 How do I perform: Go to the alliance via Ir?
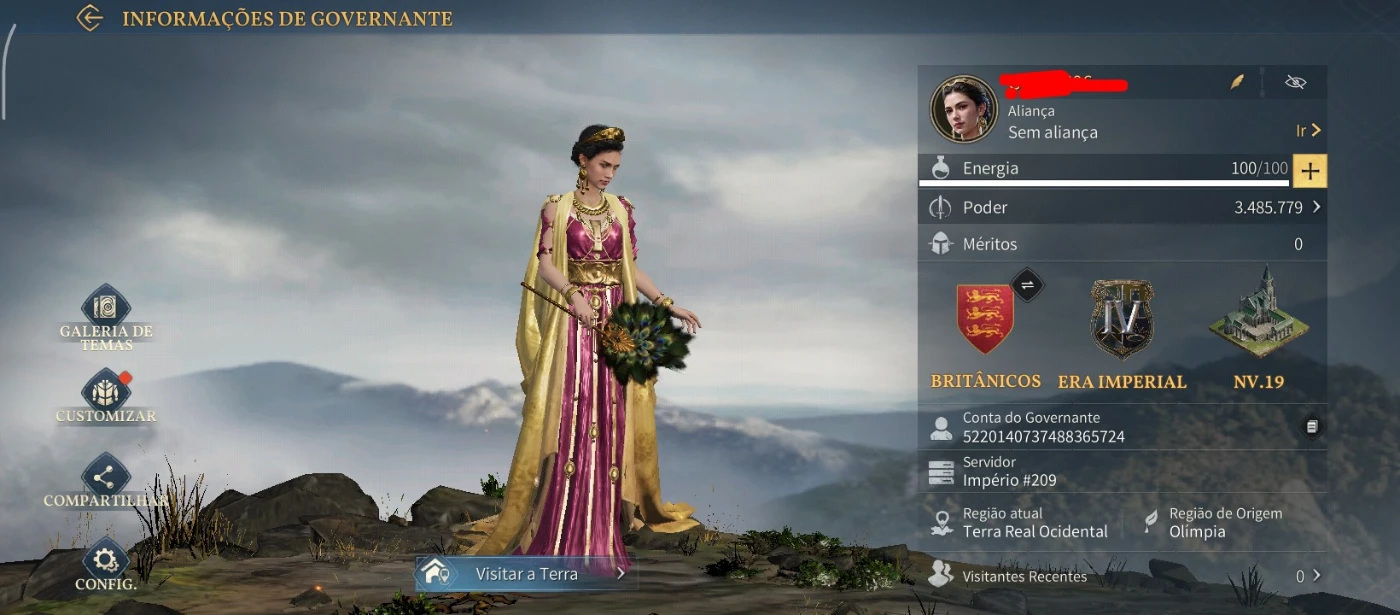1308,131
